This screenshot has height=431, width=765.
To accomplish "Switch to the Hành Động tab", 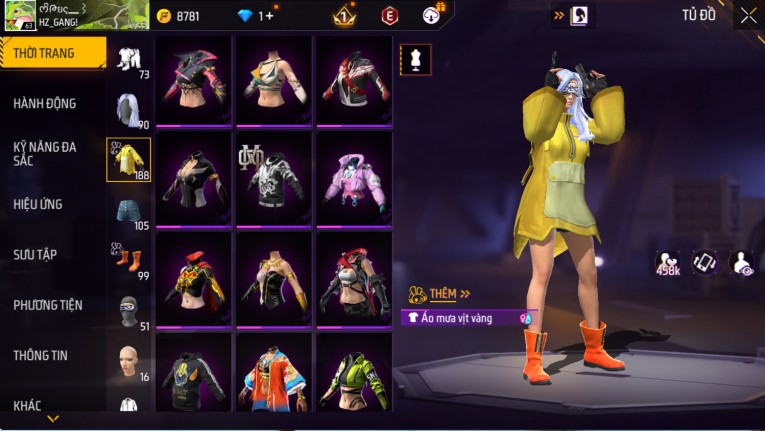I will pyautogui.click(x=45, y=103).
